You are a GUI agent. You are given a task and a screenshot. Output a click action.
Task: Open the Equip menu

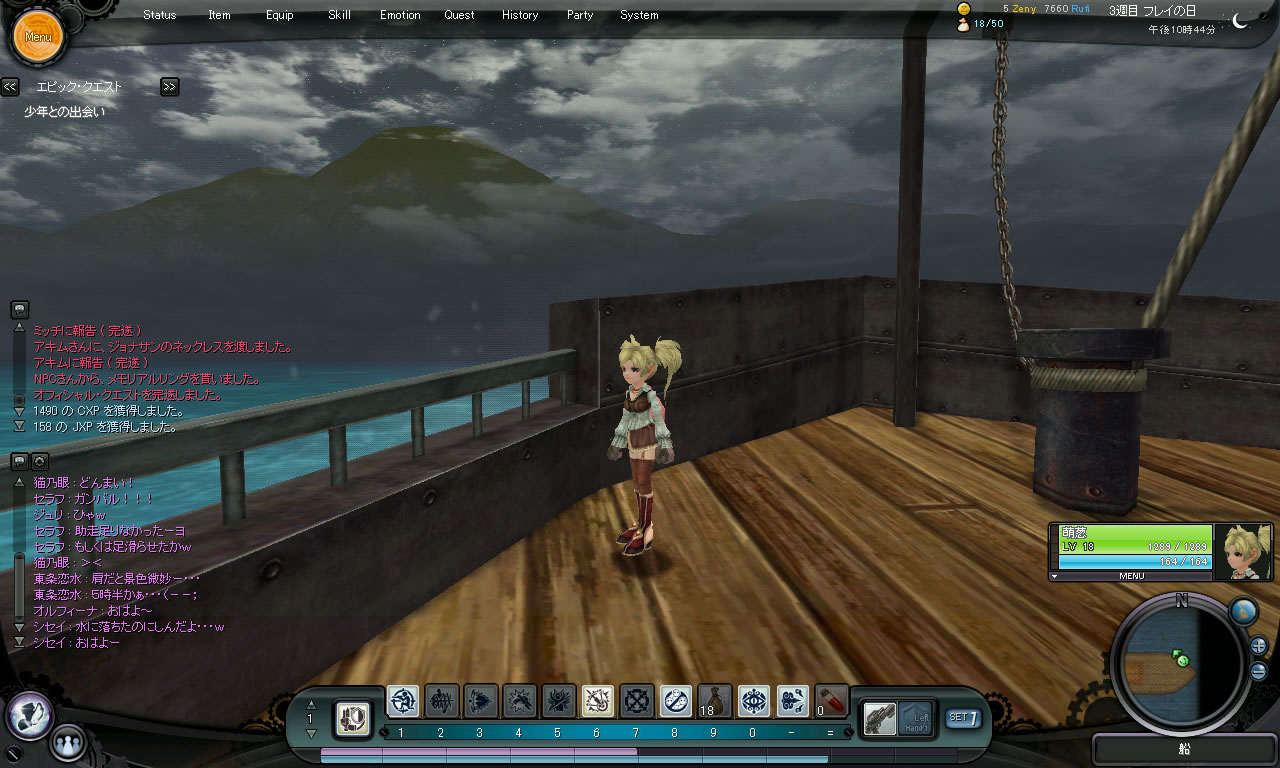[x=280, y=15]
